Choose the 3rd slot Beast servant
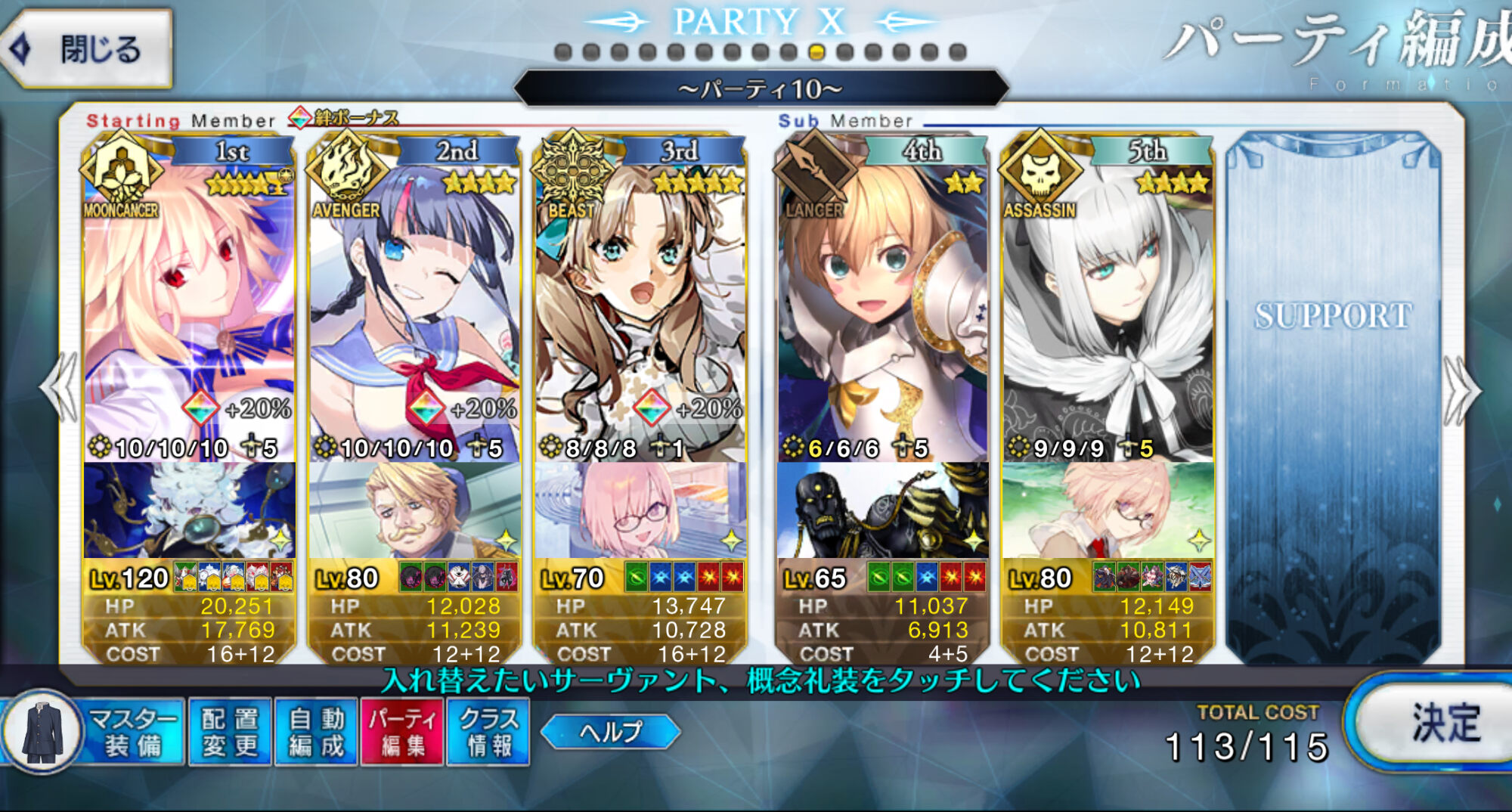Screen dimensions: 1512x812 (640, 302)
